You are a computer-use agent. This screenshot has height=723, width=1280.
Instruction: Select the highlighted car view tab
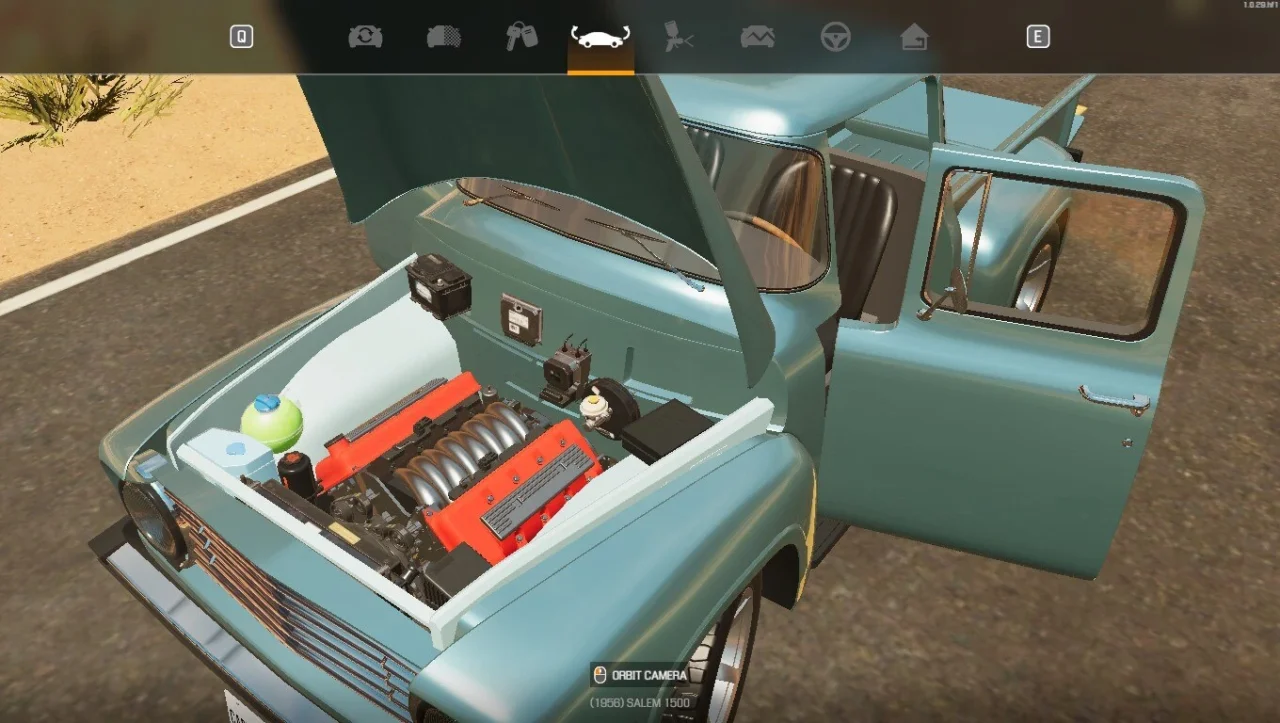point(600,38)
